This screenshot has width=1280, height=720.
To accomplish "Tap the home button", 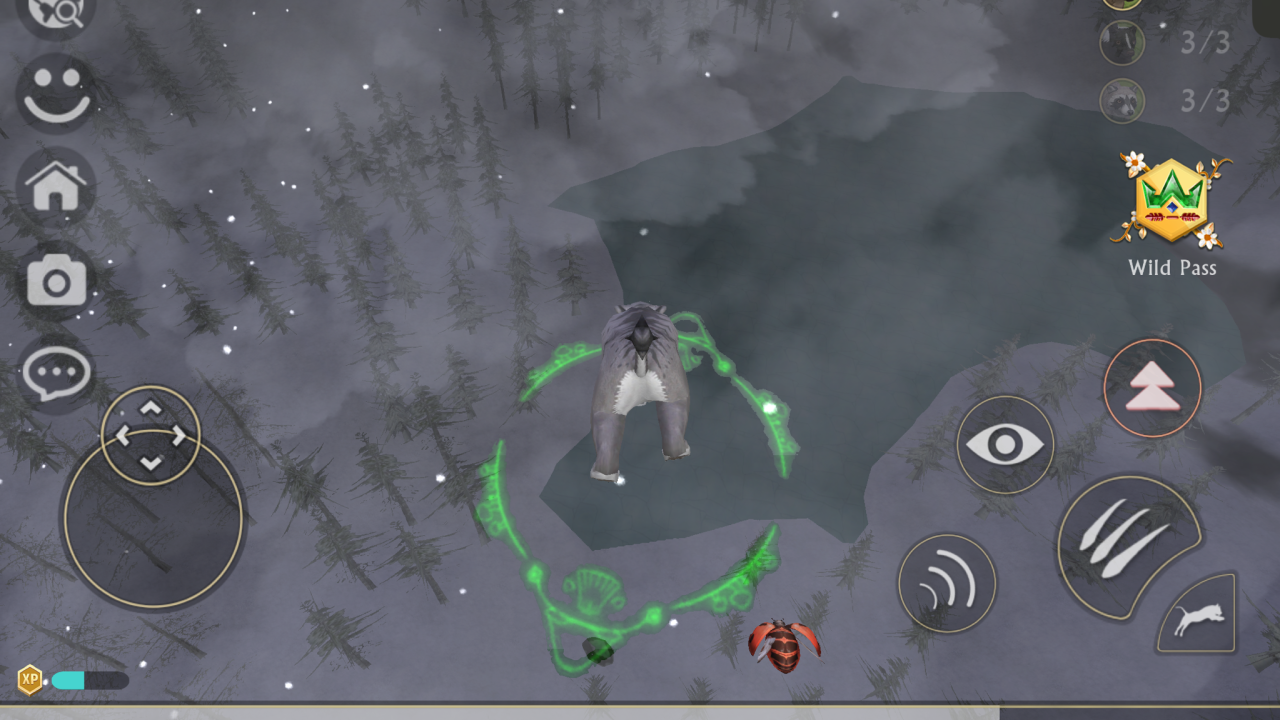I will point(56,188).
